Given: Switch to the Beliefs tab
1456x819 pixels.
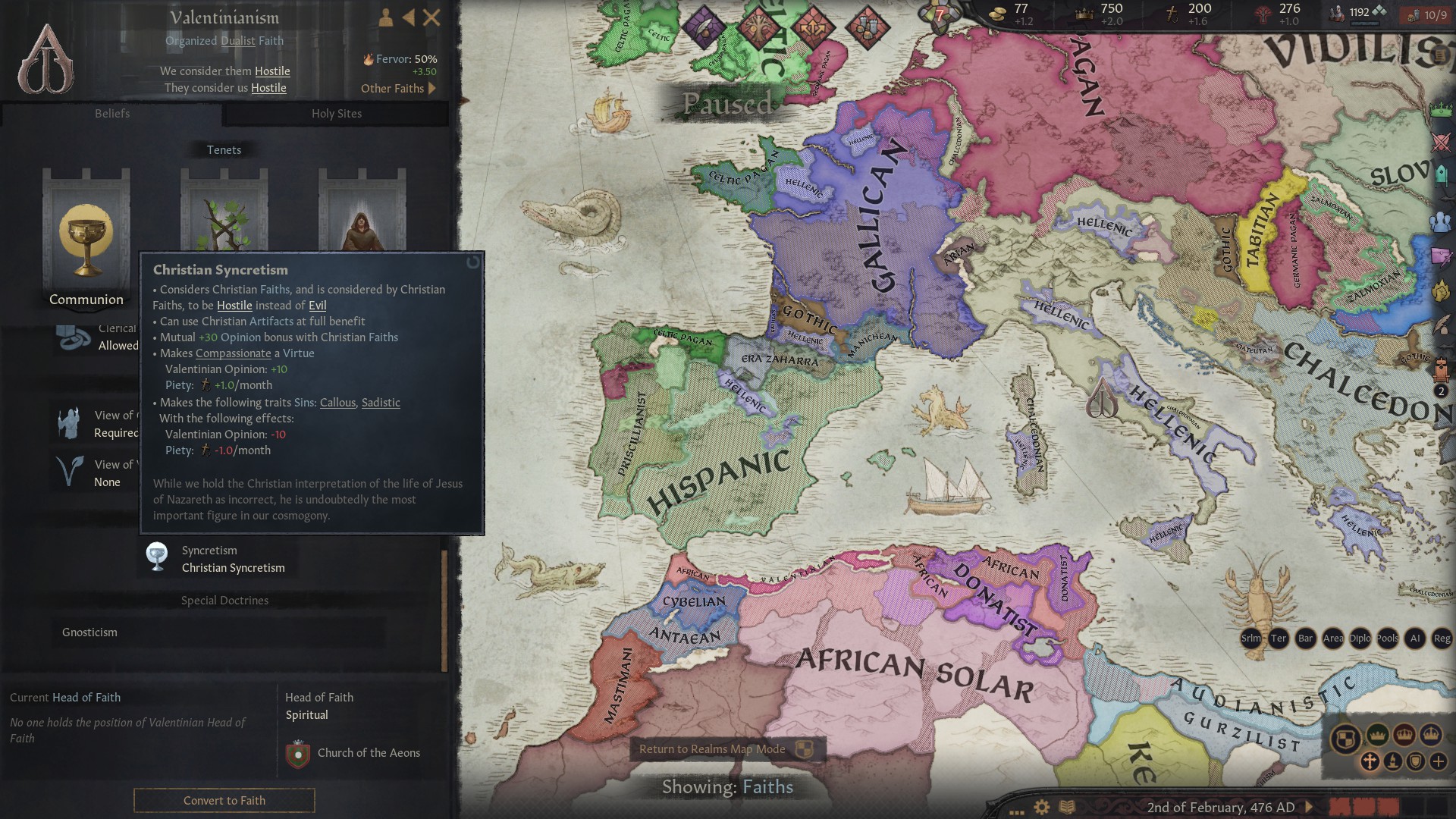Looking at the screenshot, I should click(x=112, y=114).
